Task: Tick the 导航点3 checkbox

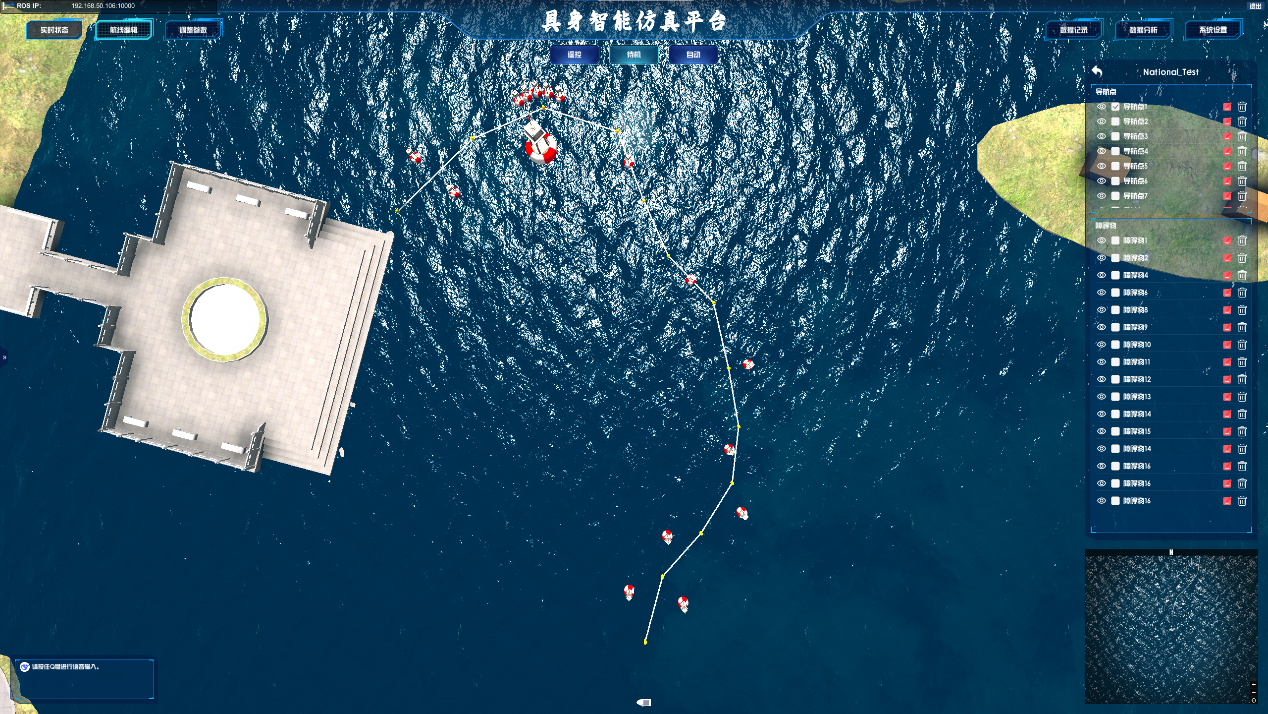Action: (1115, 136)
